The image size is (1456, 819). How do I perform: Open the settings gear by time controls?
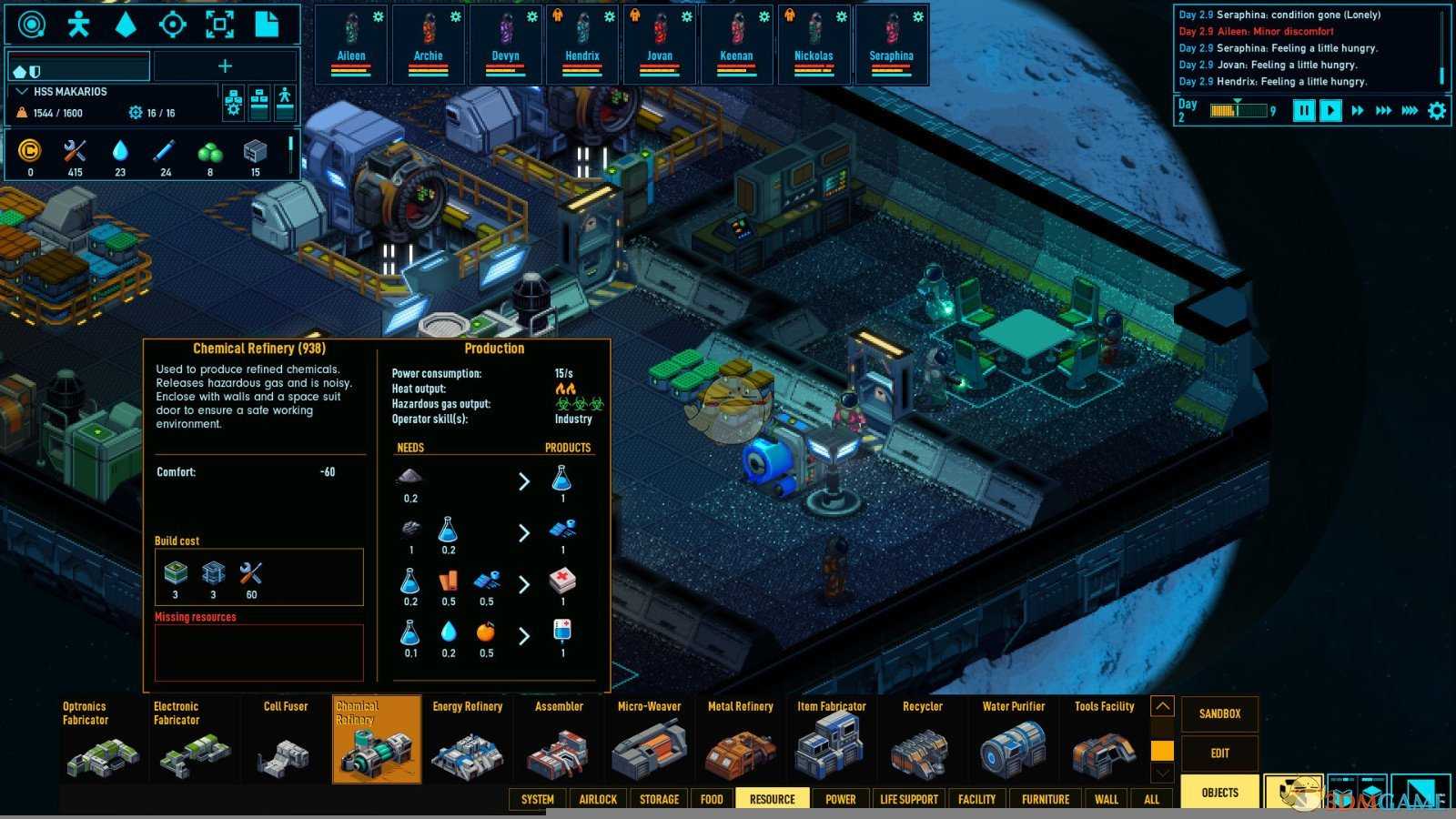click(1437, 111)
